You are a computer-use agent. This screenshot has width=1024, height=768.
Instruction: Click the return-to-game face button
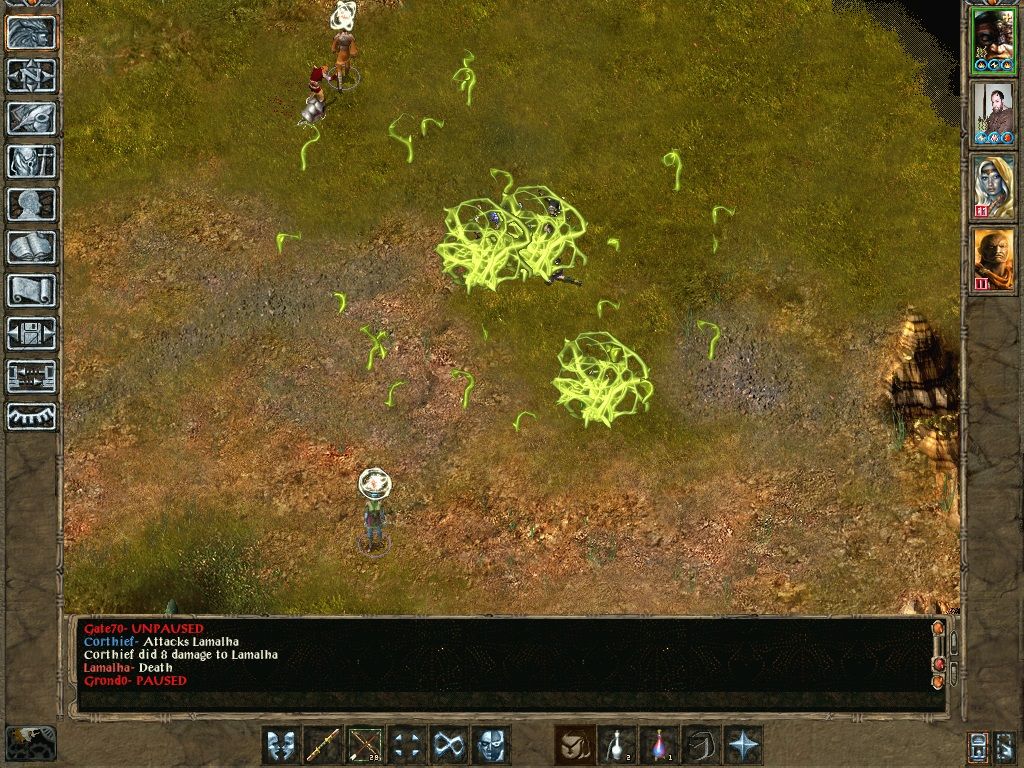click(x=32, y=32)
